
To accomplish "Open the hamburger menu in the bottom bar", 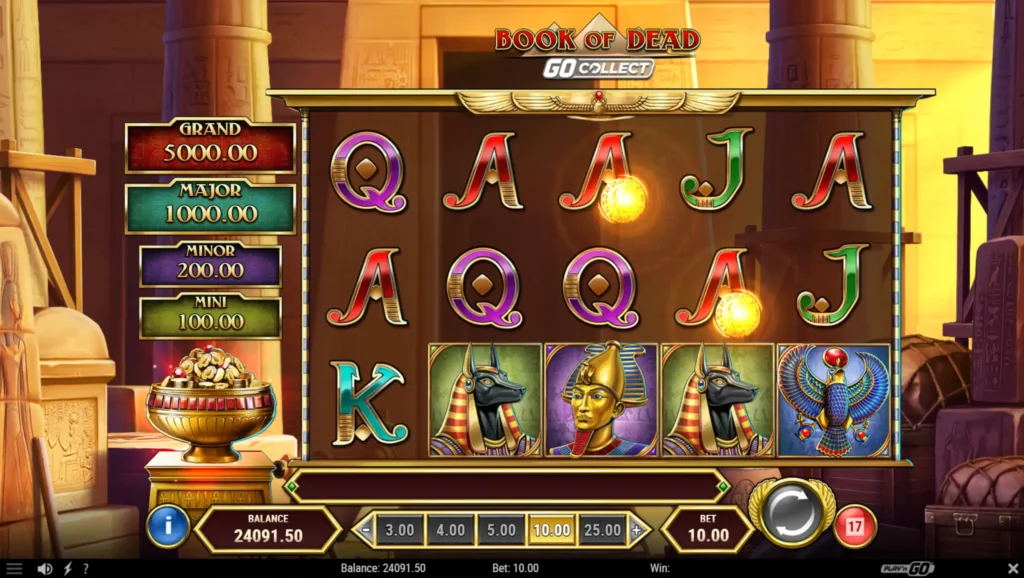I will pos(14,569).
